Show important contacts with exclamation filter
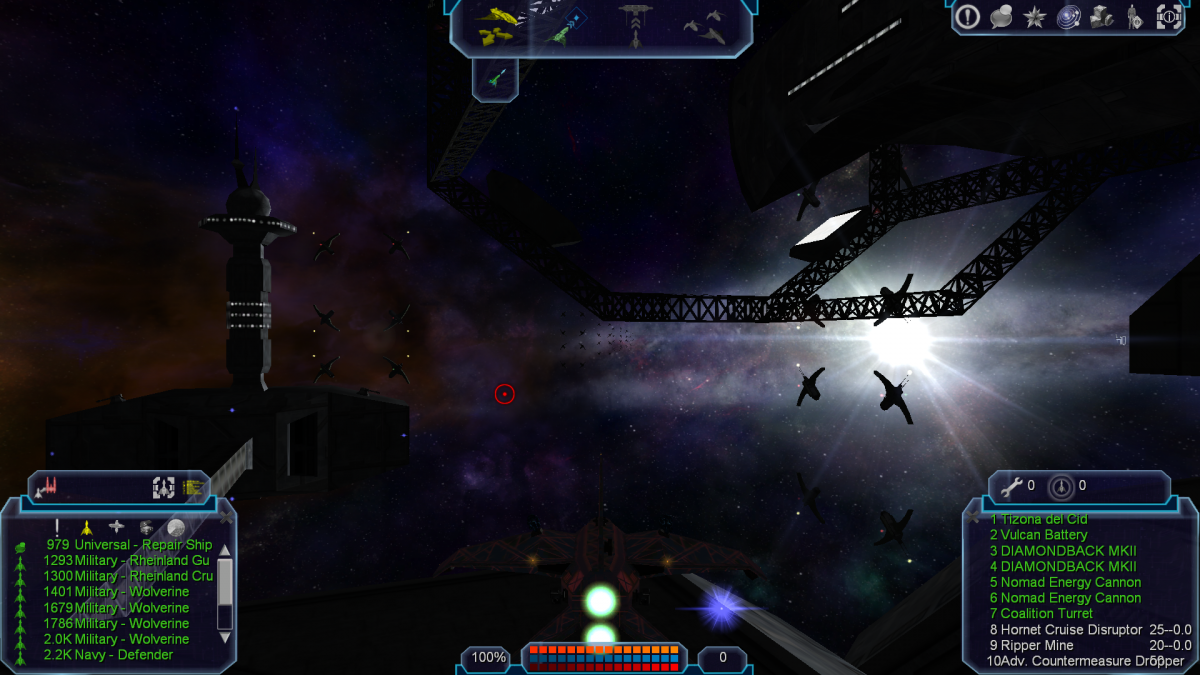Image resolution: width=1200 pixels, height=675 pixels. click(57, 527)
